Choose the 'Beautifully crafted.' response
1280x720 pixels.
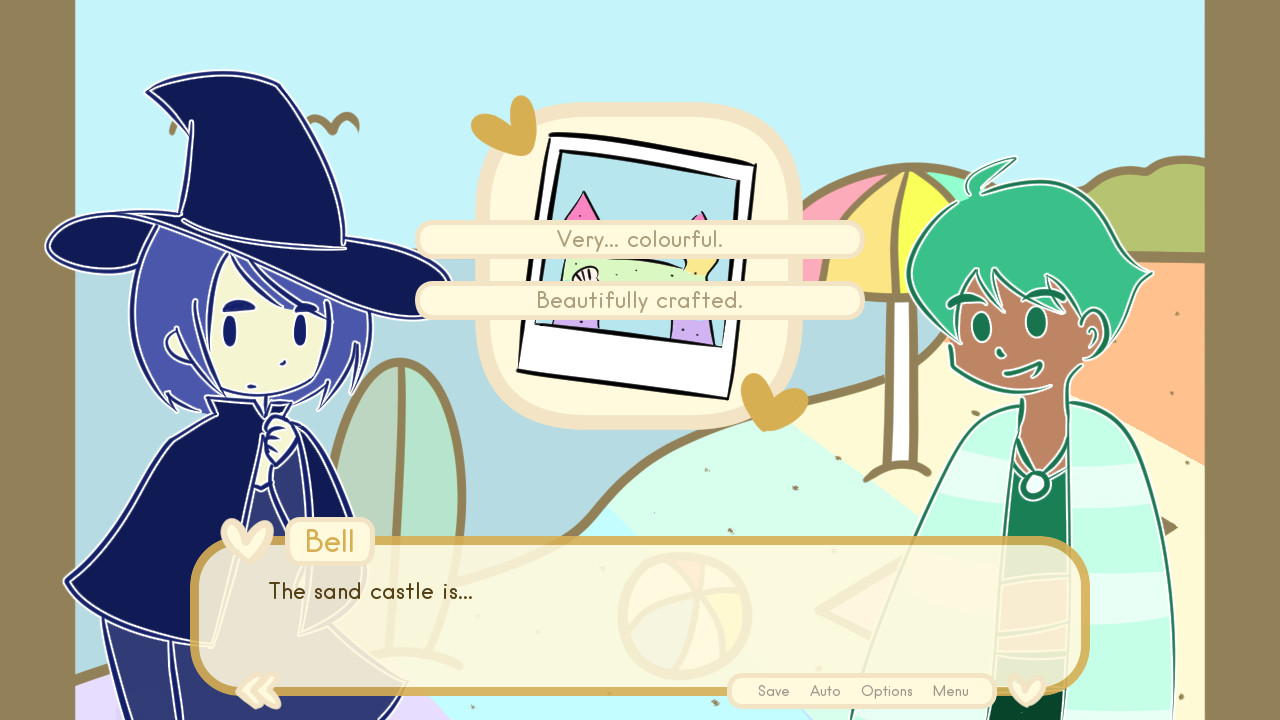point(639,300)
